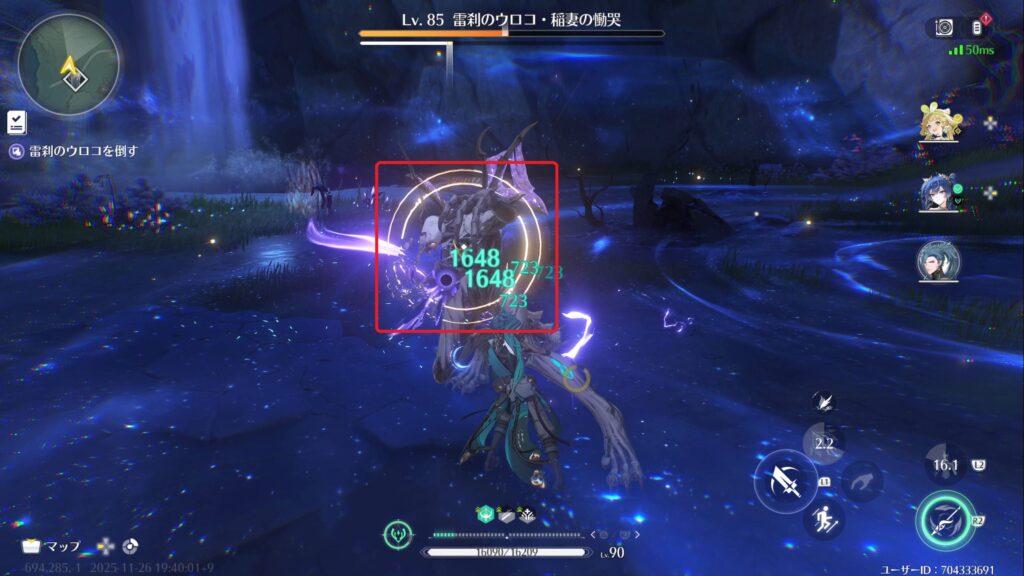Unleash the glowing green ultimate ability

point(943,520)
